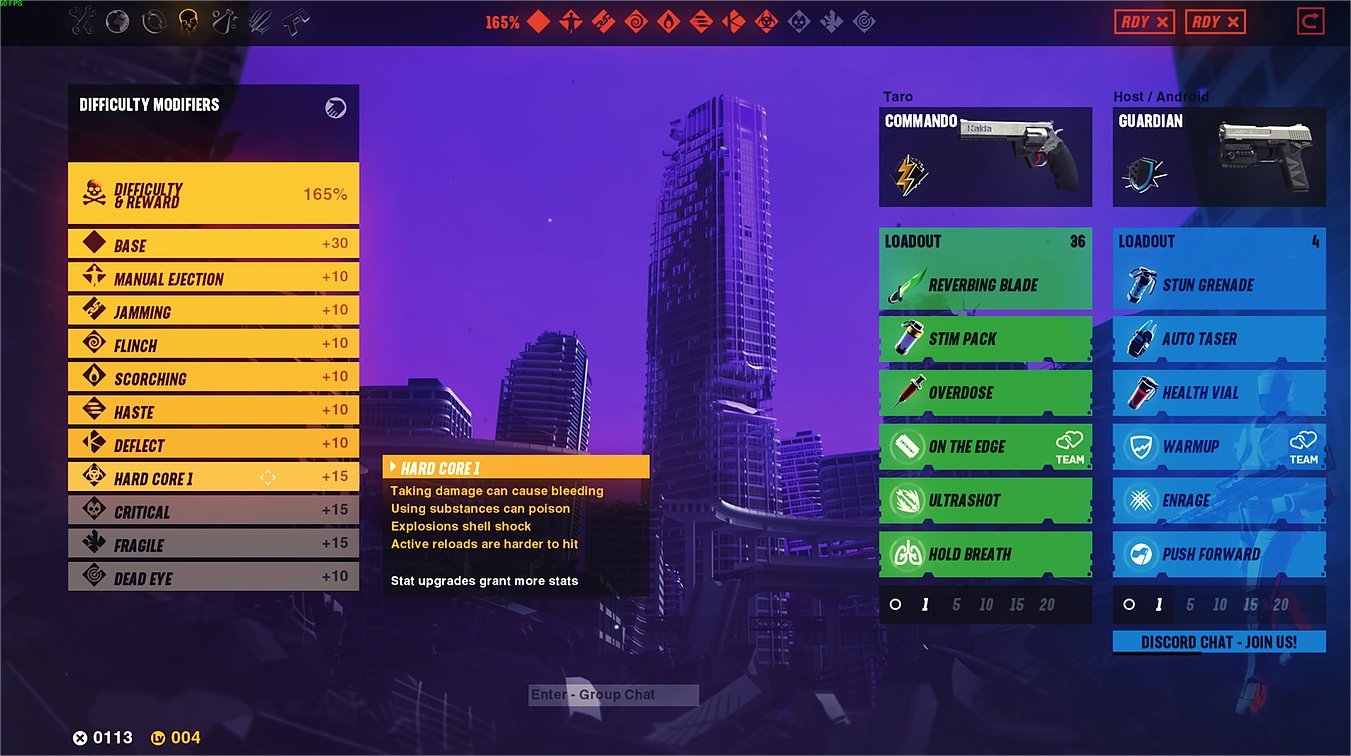Toggle the Haste difficulty modifier
The height and width of the screenshot is (756, 1351).
[213, 411]
